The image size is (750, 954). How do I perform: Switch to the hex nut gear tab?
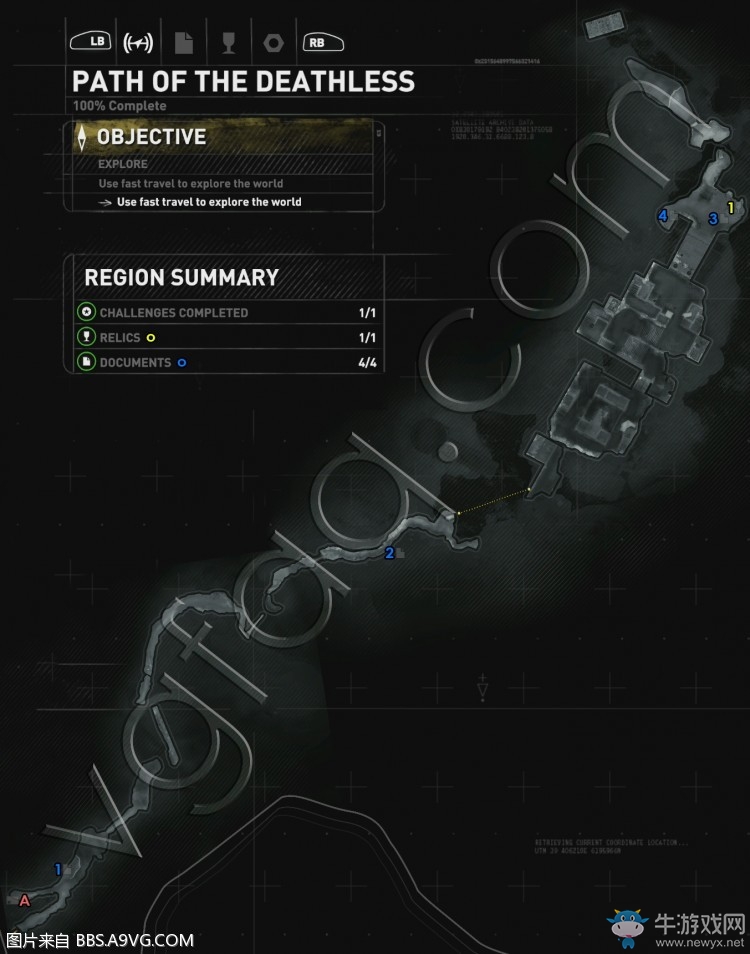click(x=271, y=42)
